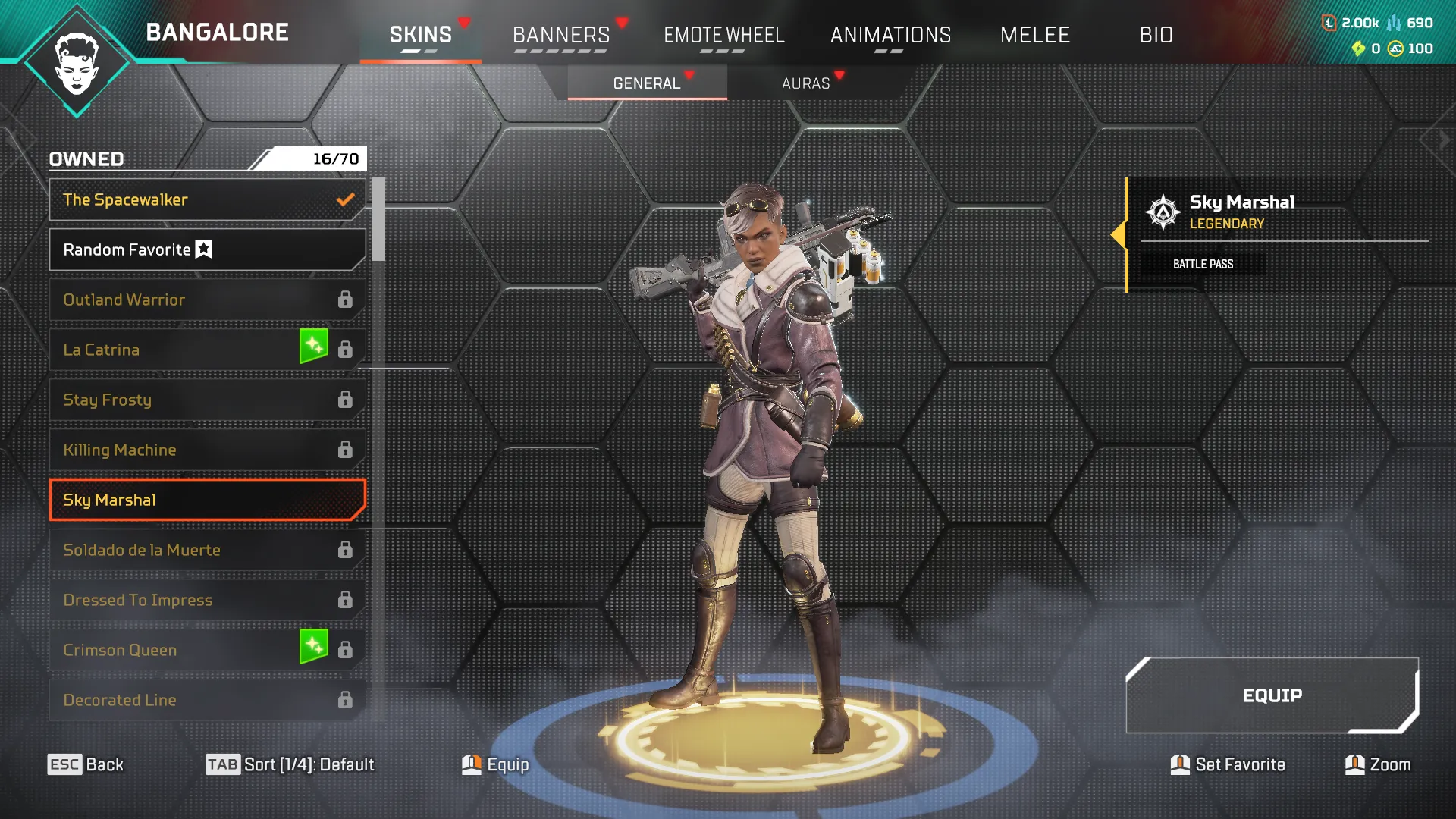Open the EMOTE WHEEL tab
Viewport: 1456px width, 819px height.
(x=724, y=35)
